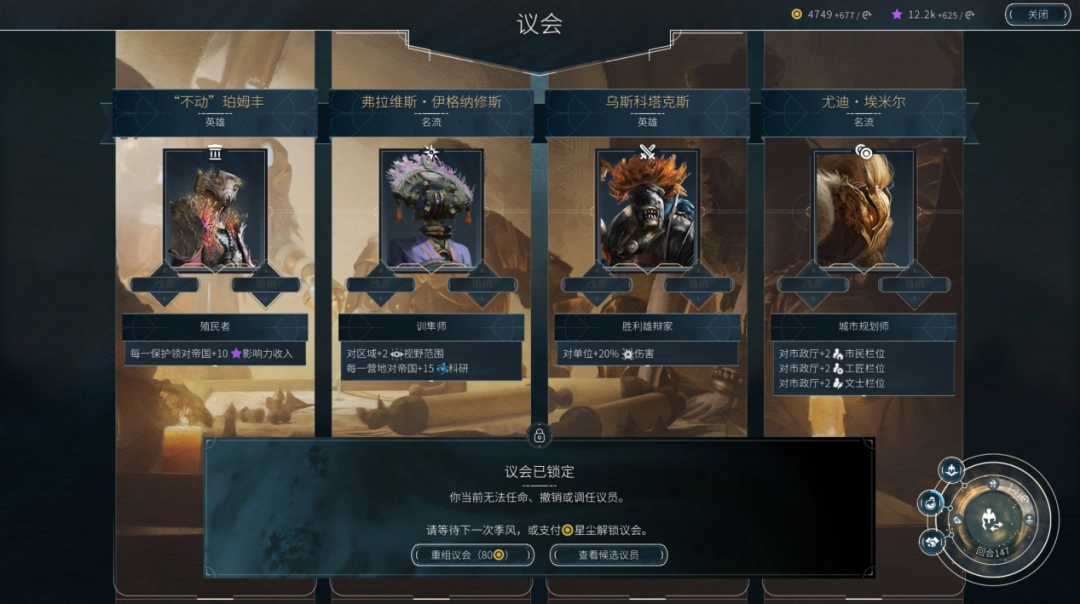
Task: Pick the 尤迪·埃米尔 councilor portrait
Action: click(x=863, y=209)
